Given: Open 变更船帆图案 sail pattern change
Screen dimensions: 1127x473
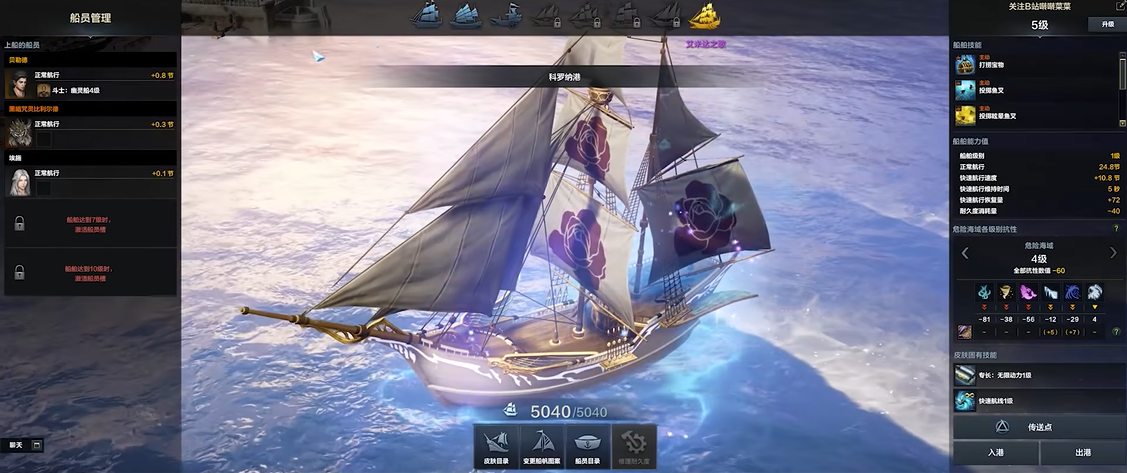Looking at the screenshot, I should click(542, 447).
